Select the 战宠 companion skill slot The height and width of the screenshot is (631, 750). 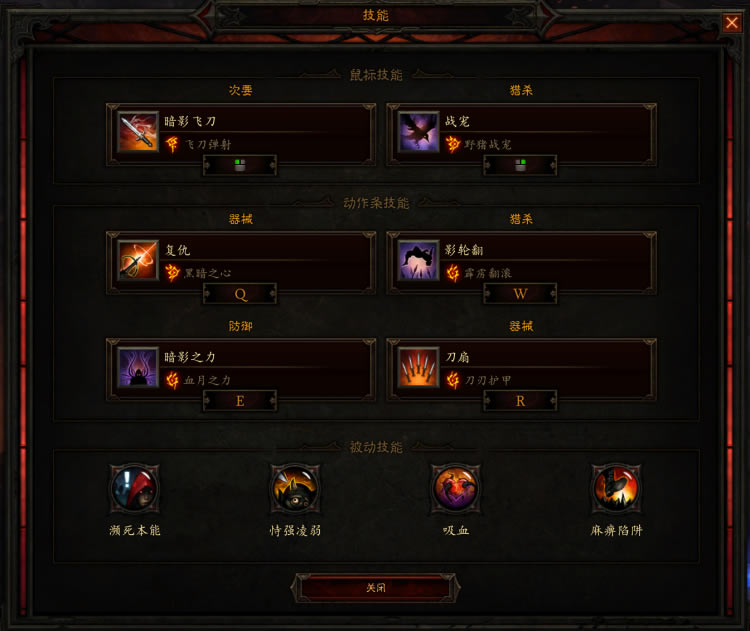coord(520,132)
